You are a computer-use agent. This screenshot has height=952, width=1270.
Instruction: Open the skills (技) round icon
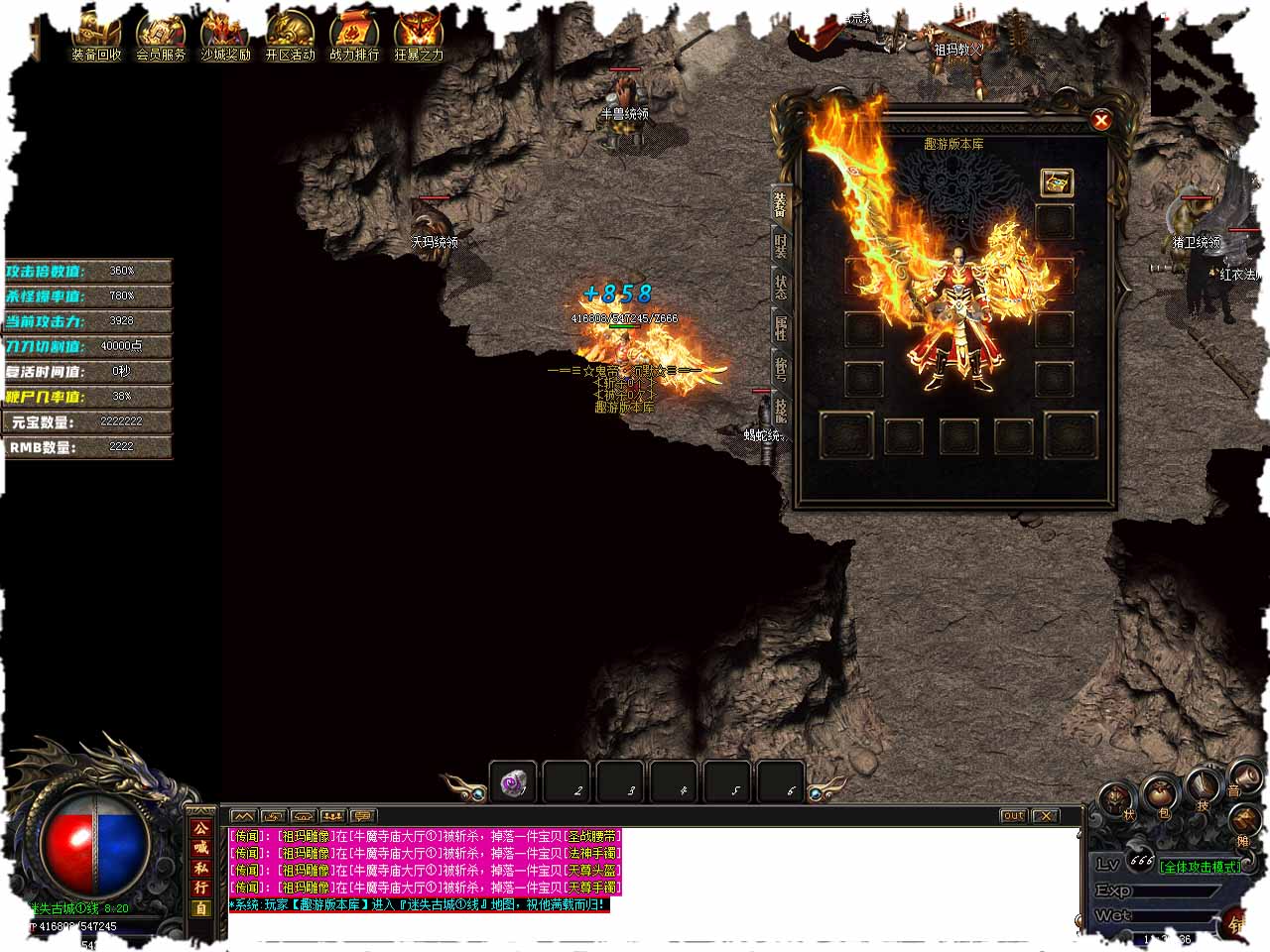click(1203, 791)
